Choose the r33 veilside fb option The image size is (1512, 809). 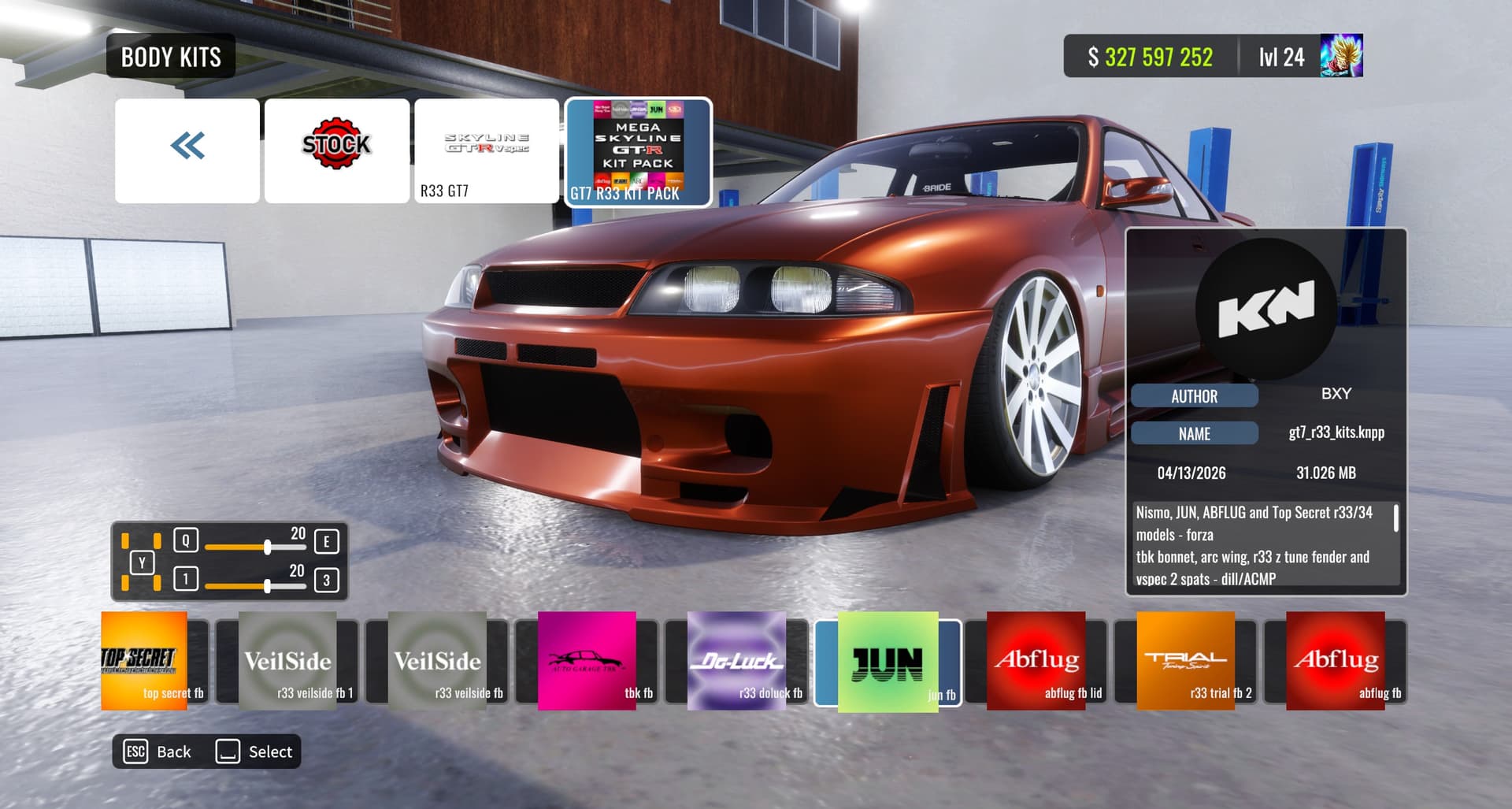pyautogui.click(x=438, y=662)
